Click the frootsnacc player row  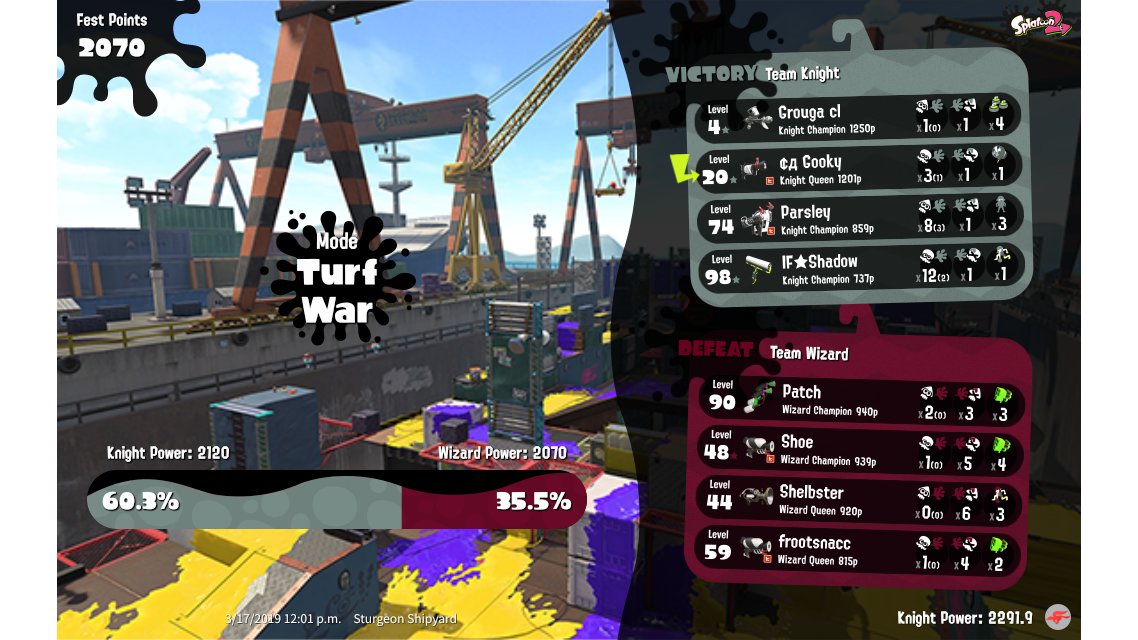coord(860,549)
